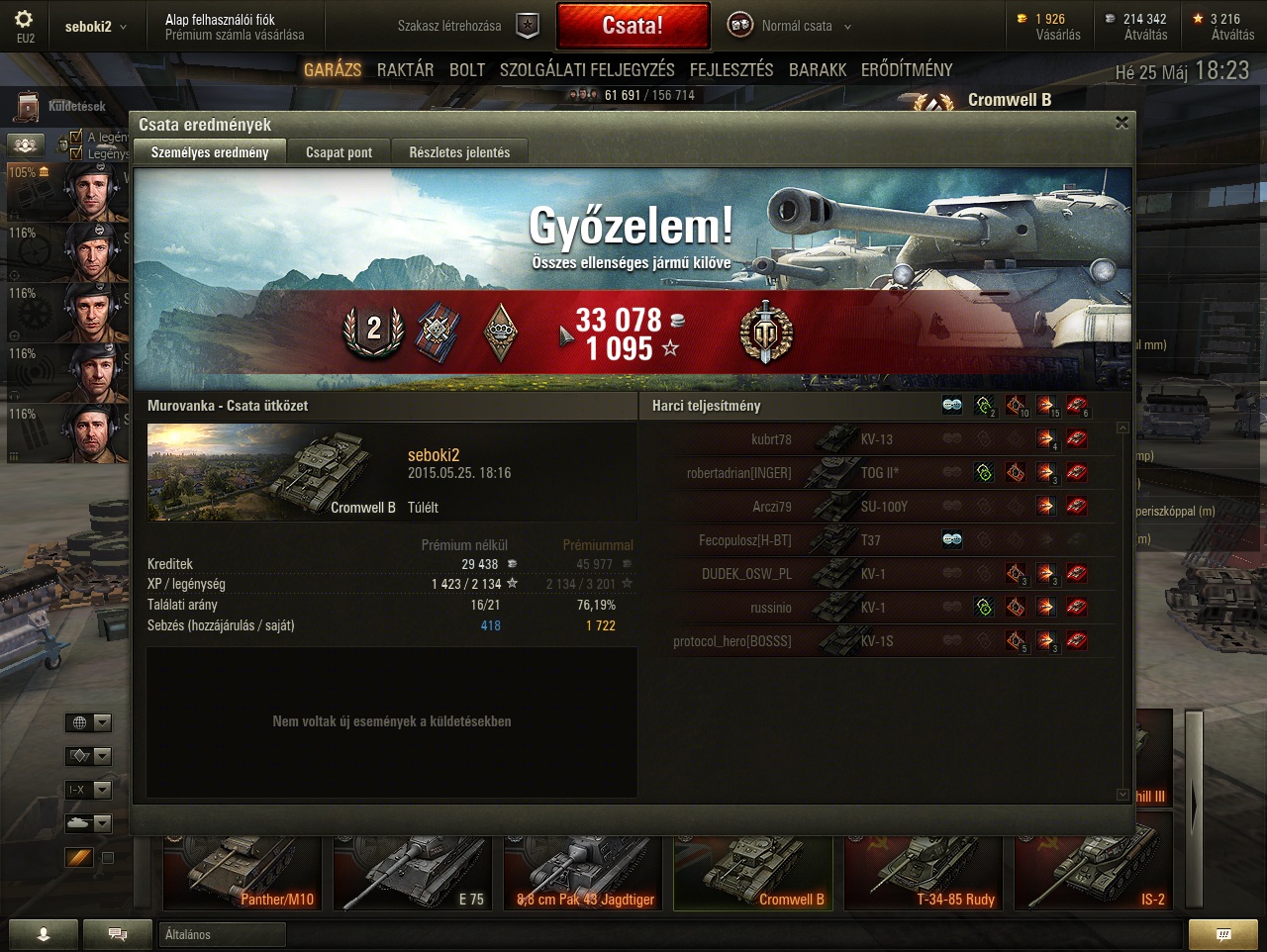Select the IS-2 tank
This screenshot has height=952, width=1267.
coord(1094,873)
